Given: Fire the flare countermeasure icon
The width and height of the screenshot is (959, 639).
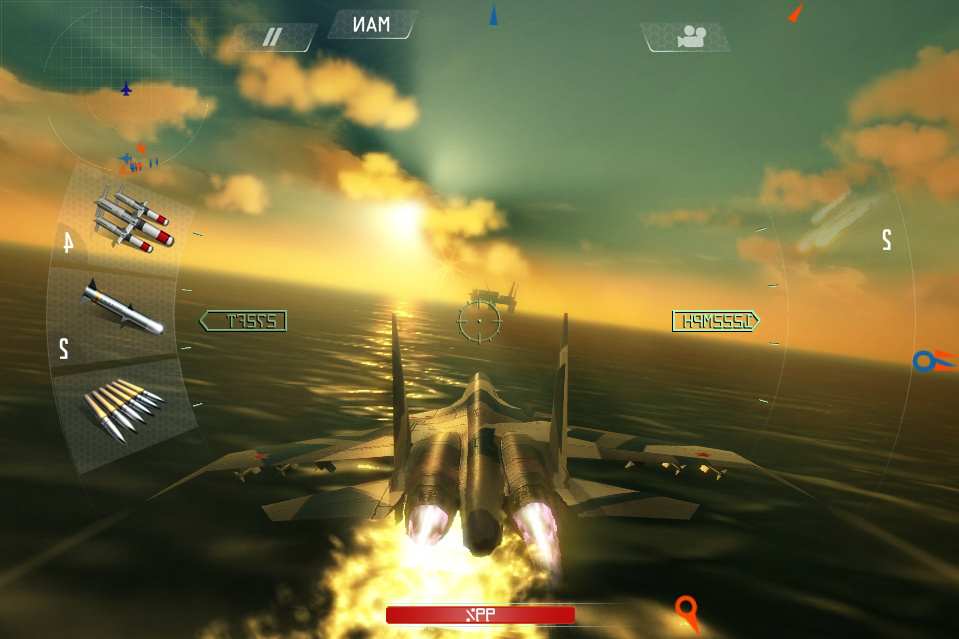Looking at the screenshot, I should click(835, 222).
